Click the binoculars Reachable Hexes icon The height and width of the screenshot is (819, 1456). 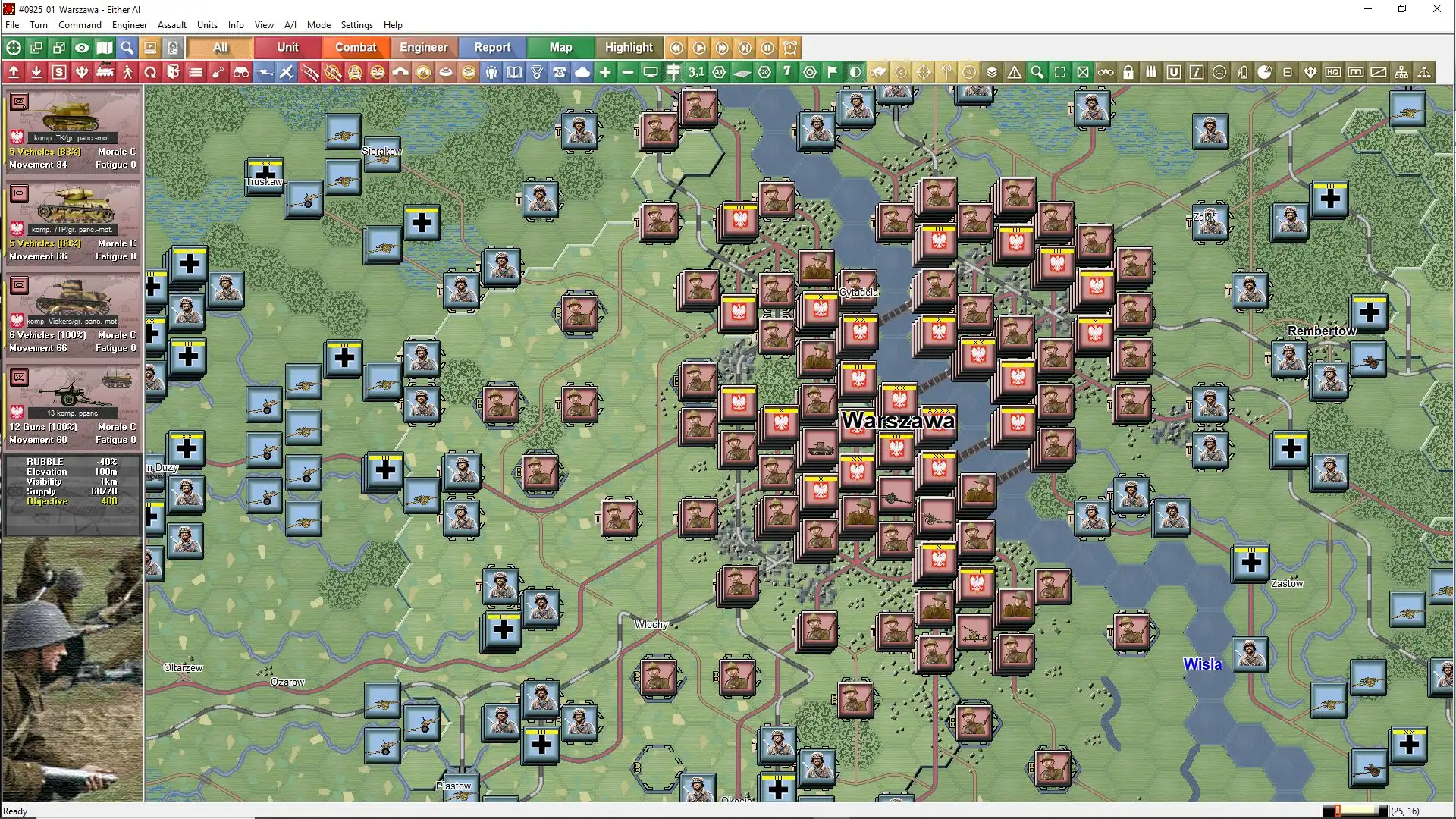click(x=241, y=72)
